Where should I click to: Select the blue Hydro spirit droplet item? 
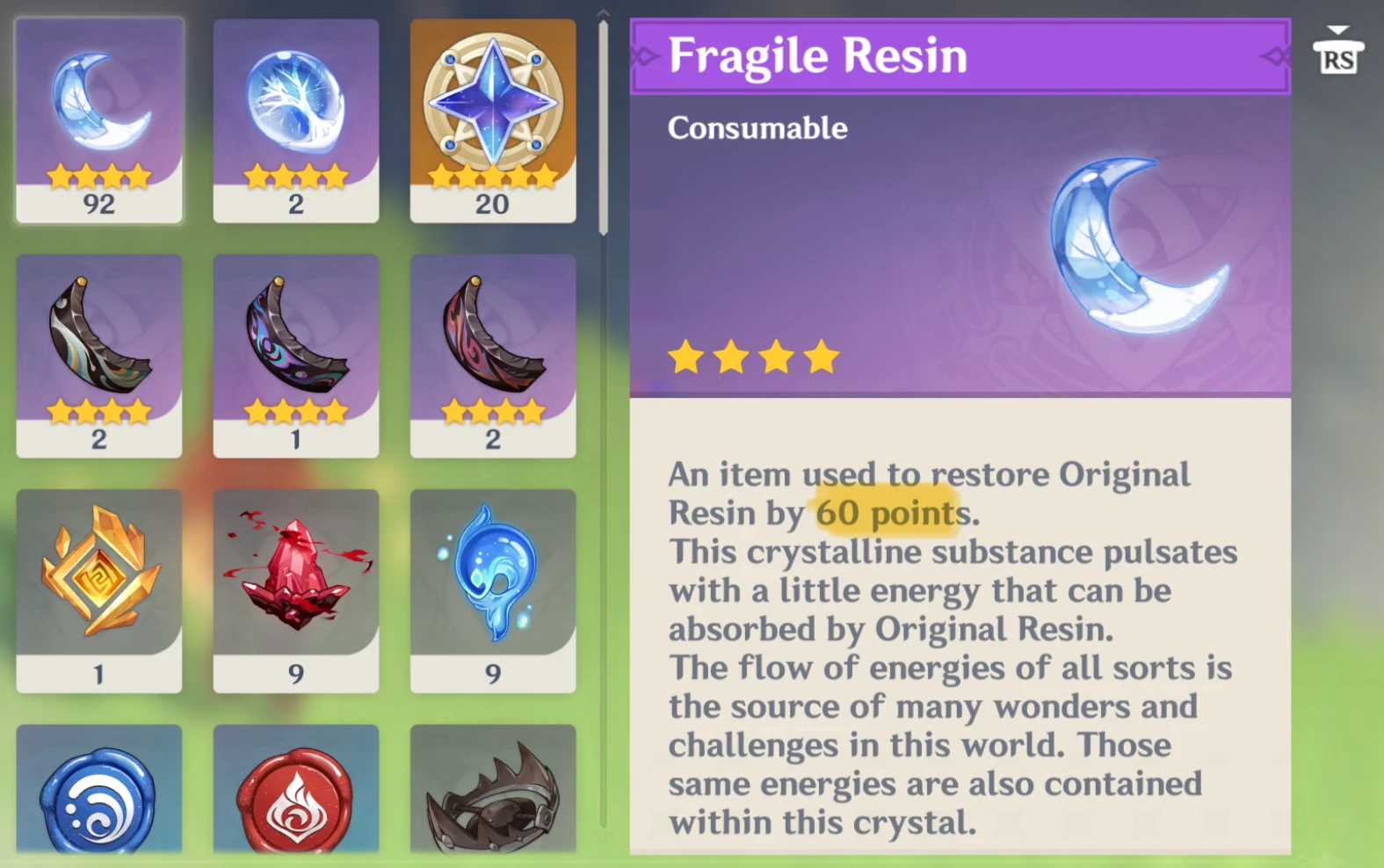point(494,580)
